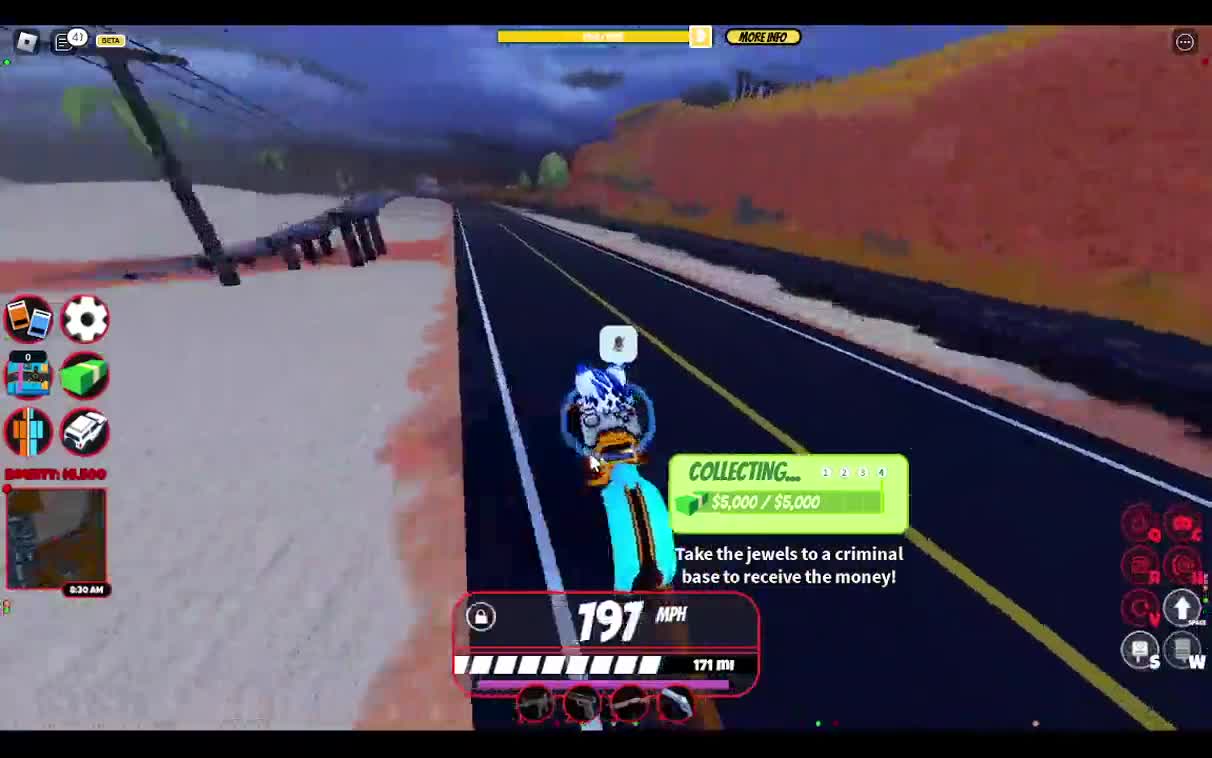1212x758 pixels.
Task: Tap the white up-arrow SPACE button
Action: (x=1182, y=606)
